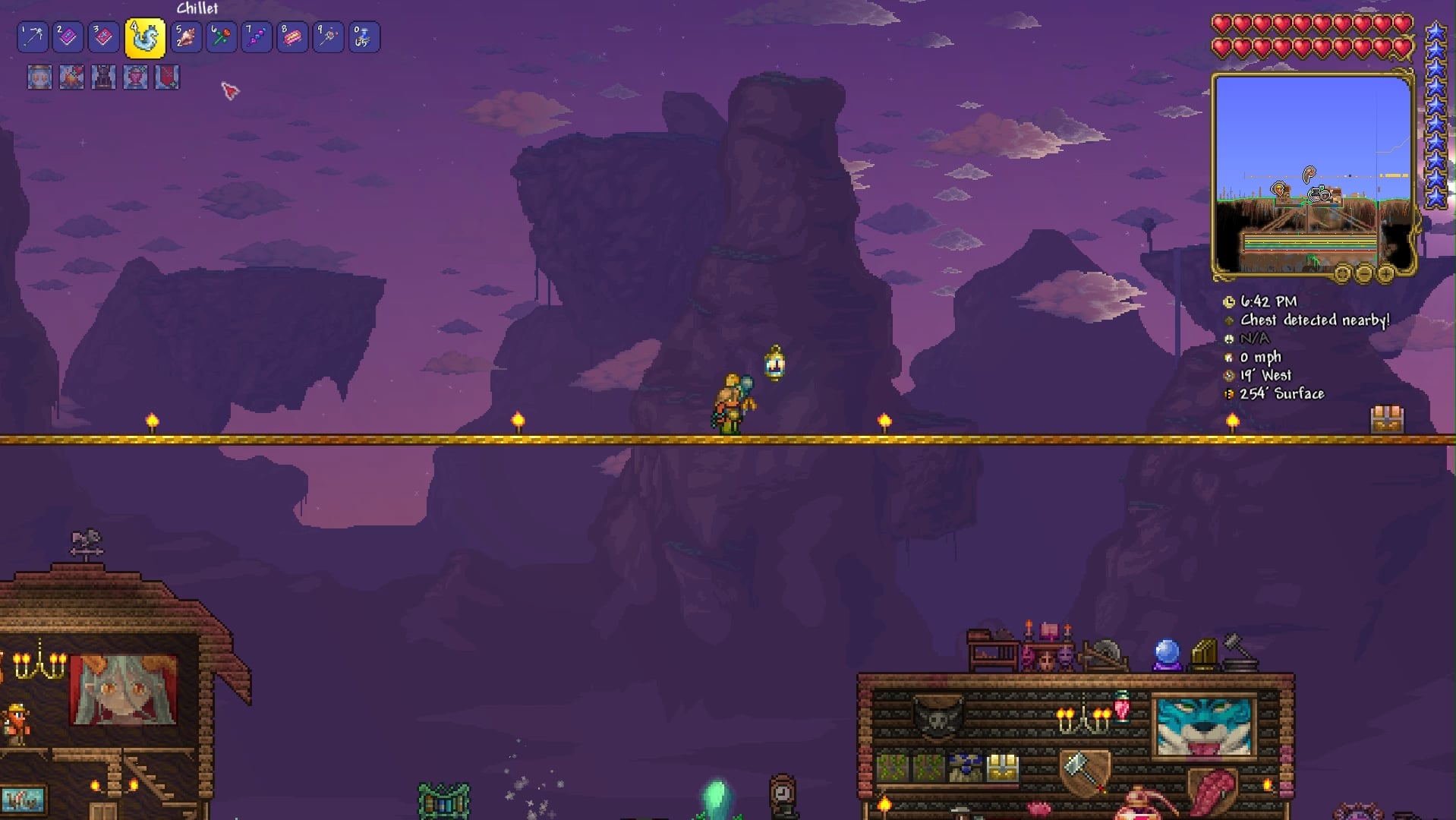Screen dimensions: 1456x820
Task: Click the heart lantern buff icon
Action: [135, 77]
